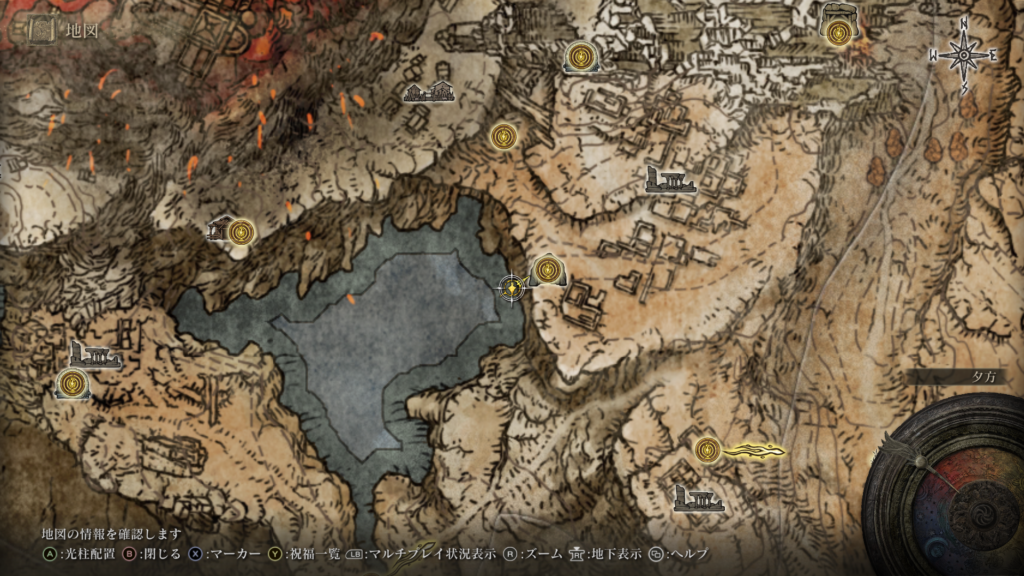Select the ruins landmark below the golden streak
Viewport: 1024px width, 576px height.
pos(699,498)
